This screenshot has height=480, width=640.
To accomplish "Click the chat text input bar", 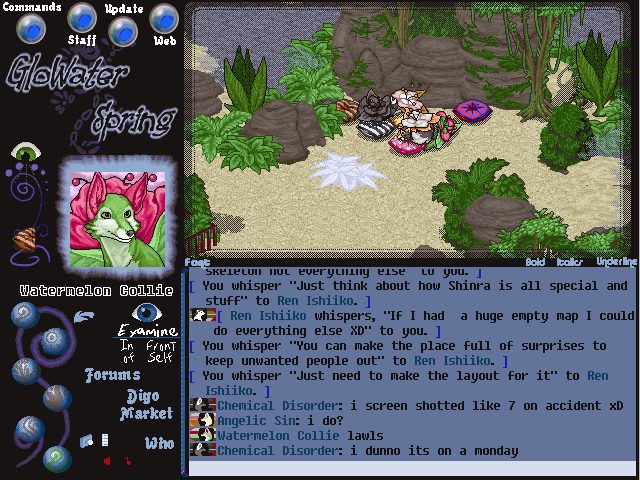I will click(410, 468).
